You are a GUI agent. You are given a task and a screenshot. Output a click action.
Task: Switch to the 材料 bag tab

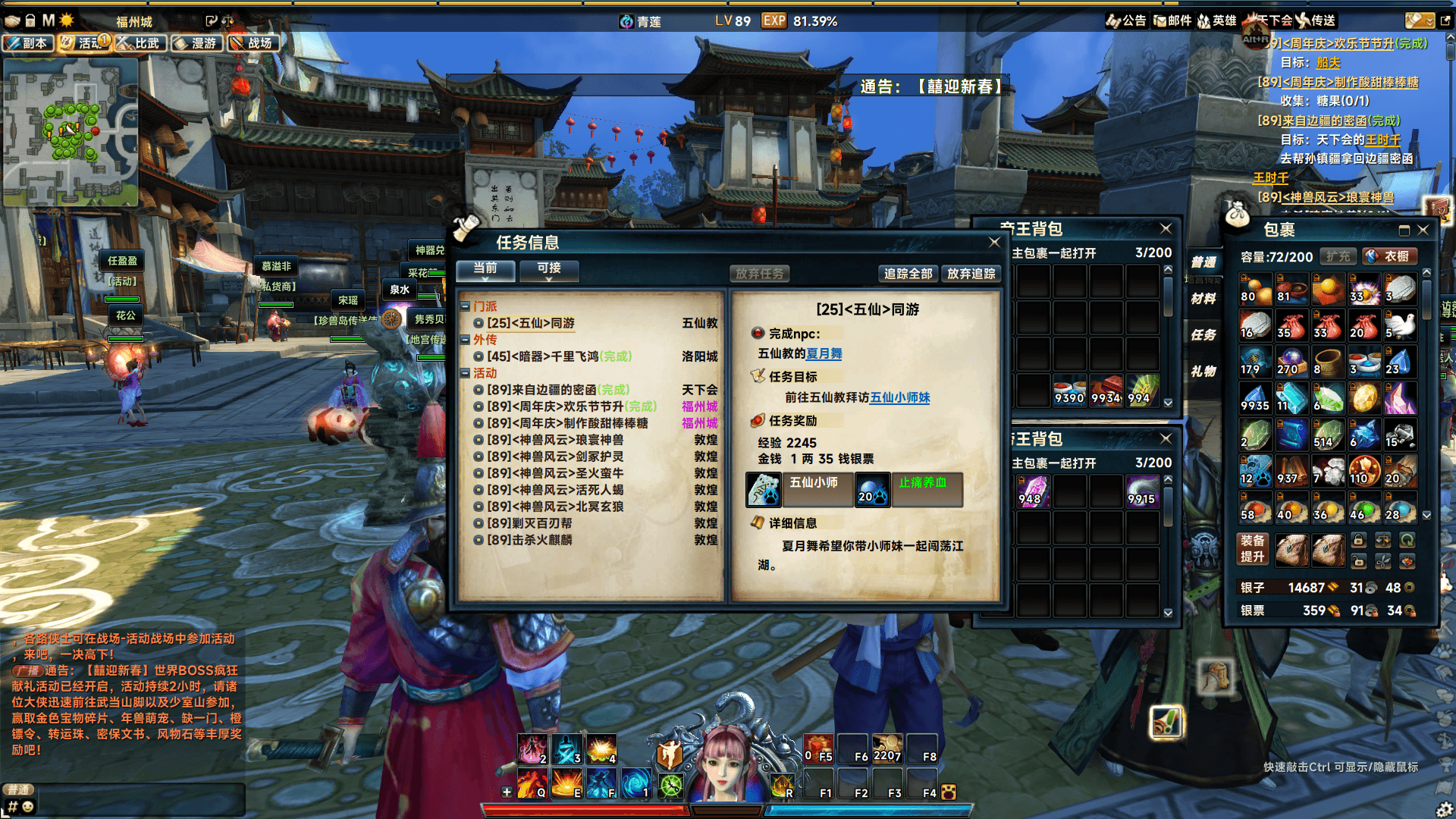(1203, 299)
